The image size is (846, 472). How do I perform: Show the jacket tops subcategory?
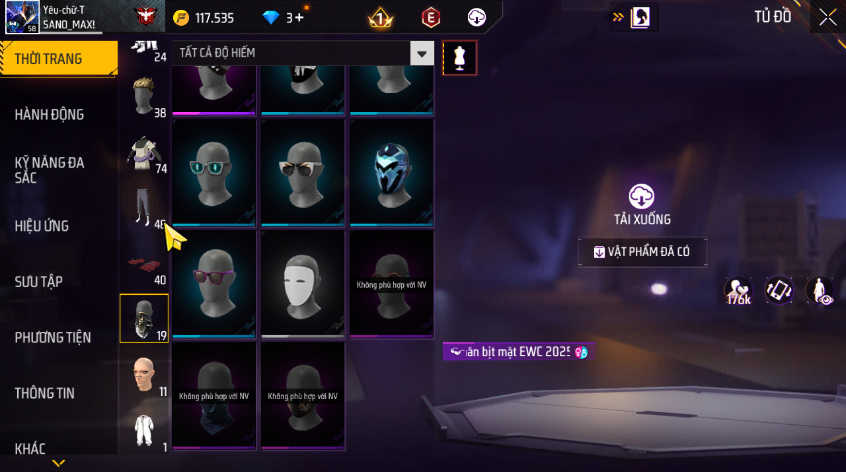pos(143,153)
